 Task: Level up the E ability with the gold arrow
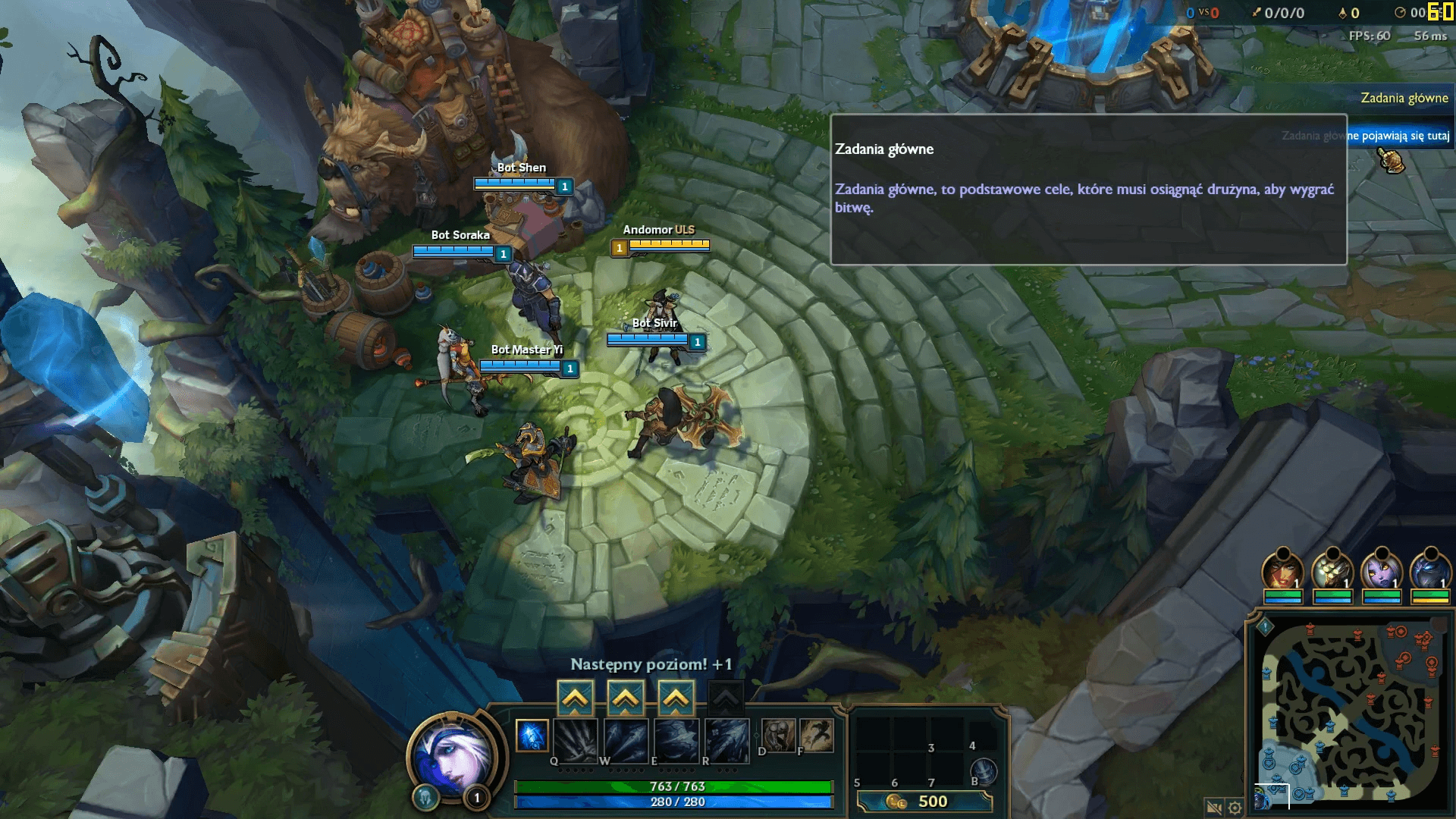(x=676, y=698)
